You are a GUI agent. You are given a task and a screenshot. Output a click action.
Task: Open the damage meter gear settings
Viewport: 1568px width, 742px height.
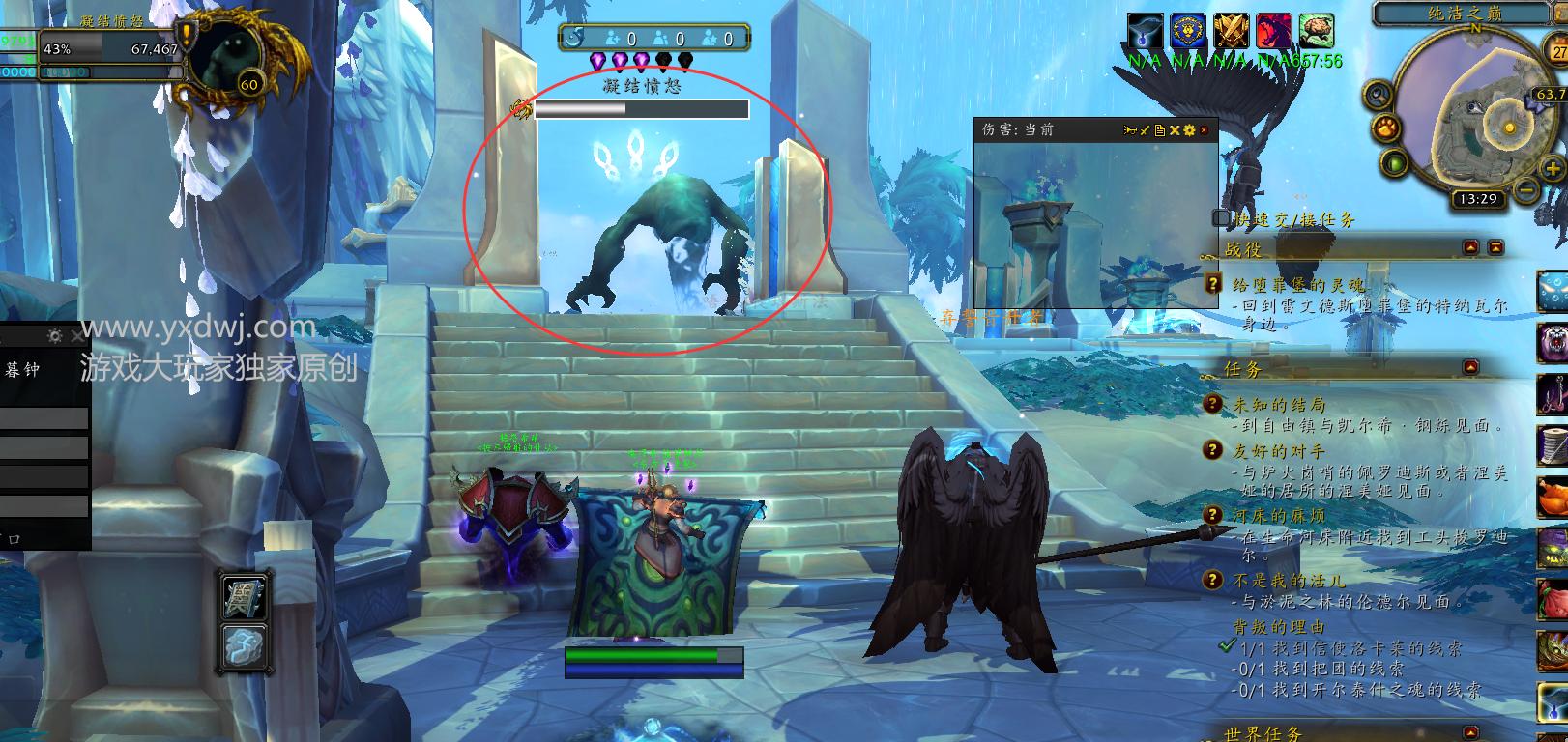coord(1189,130)
